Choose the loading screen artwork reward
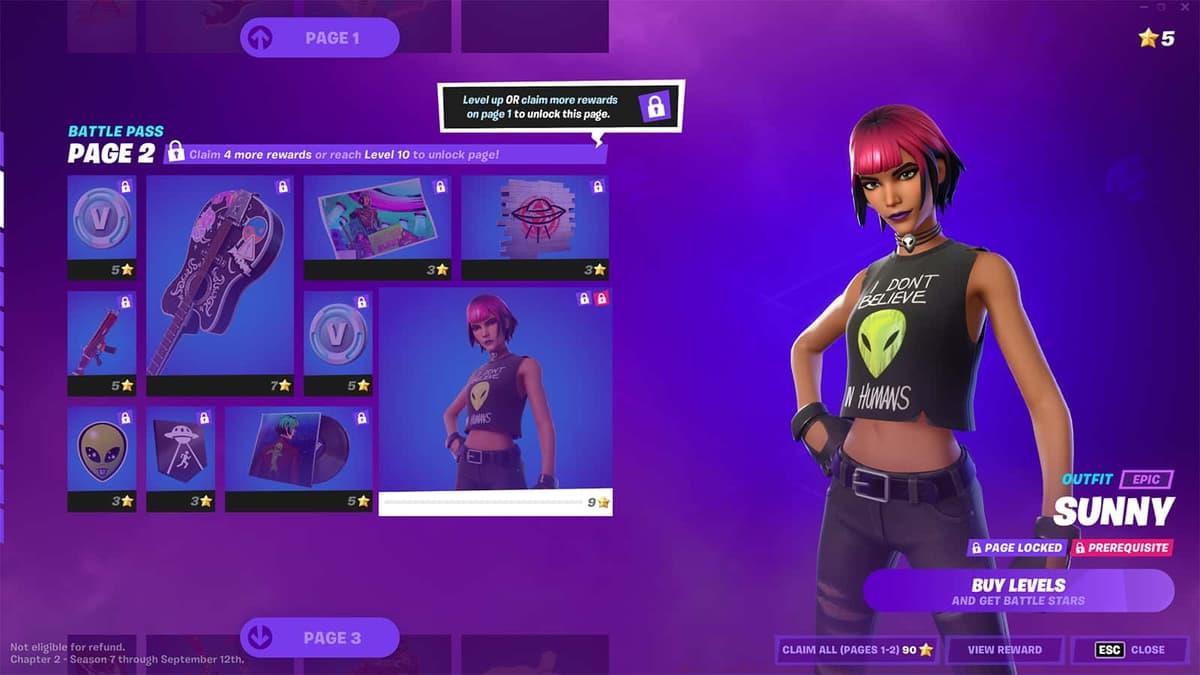 377,227
